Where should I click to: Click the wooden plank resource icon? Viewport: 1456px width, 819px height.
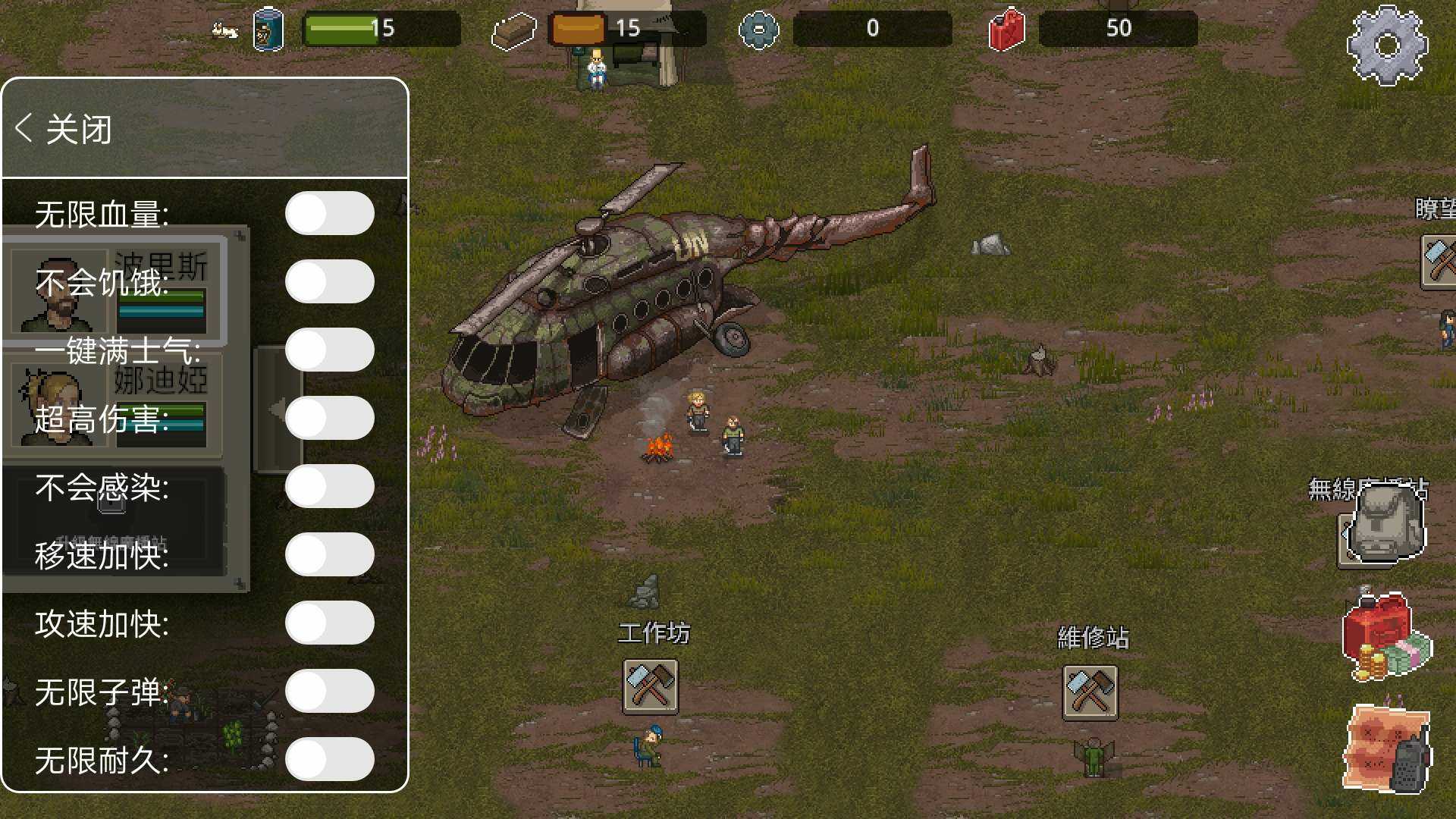pyautogui.click(x=516, y=30)
